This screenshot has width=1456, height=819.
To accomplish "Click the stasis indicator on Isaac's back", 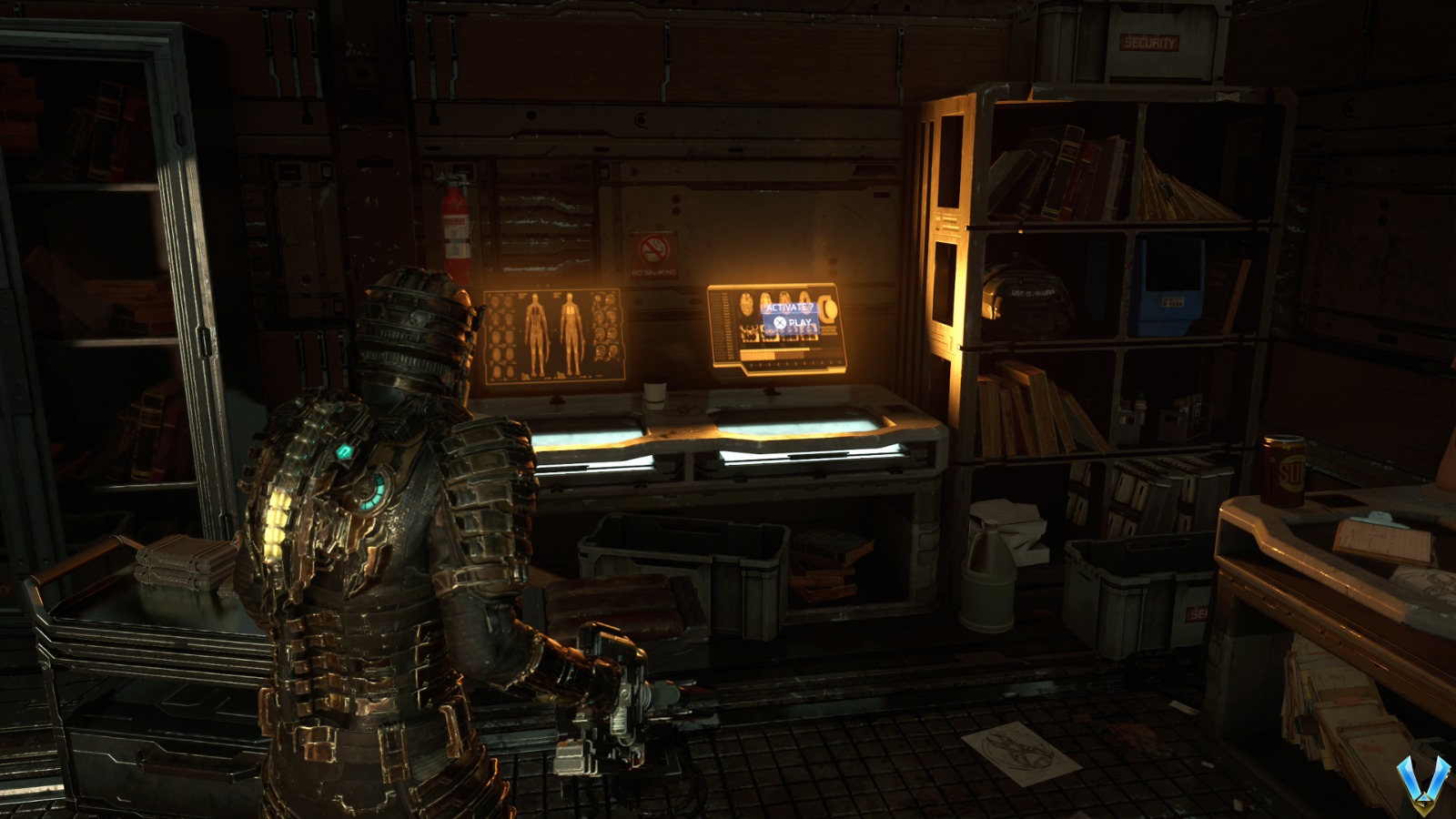I will point(371,491).
